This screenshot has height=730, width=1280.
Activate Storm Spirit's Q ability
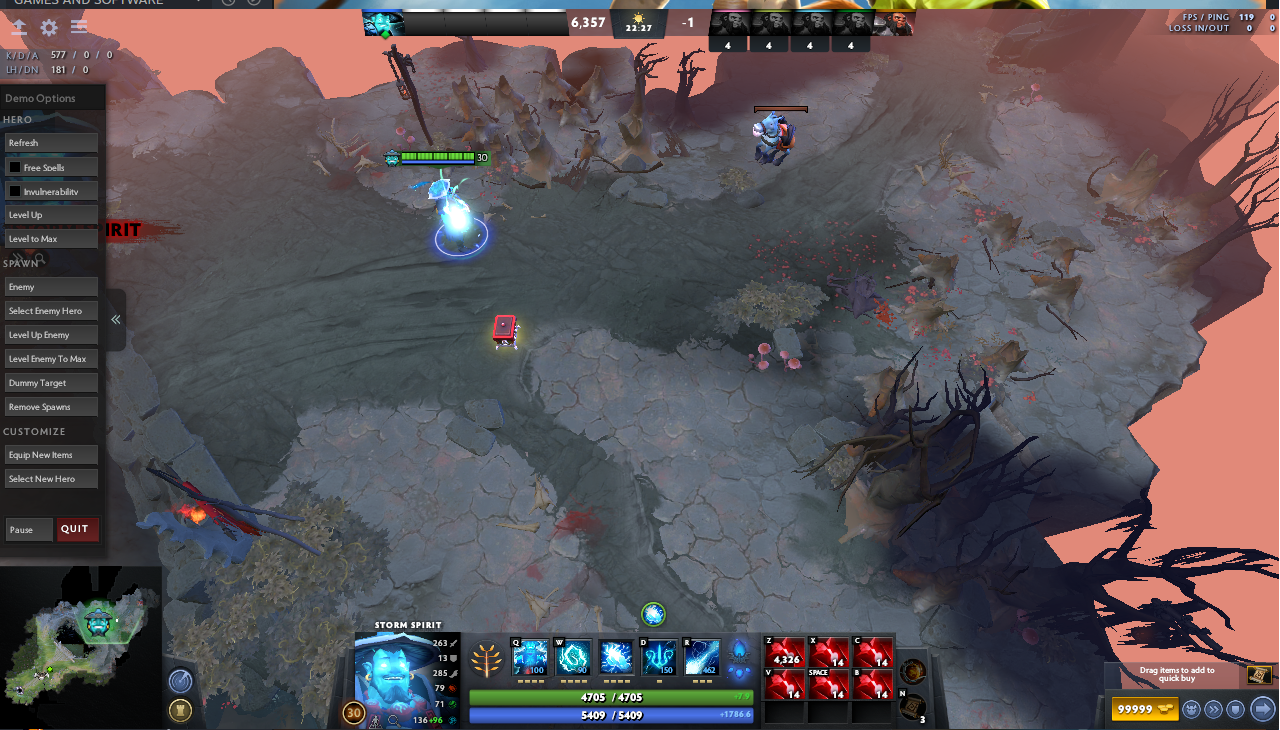(530, 657)
